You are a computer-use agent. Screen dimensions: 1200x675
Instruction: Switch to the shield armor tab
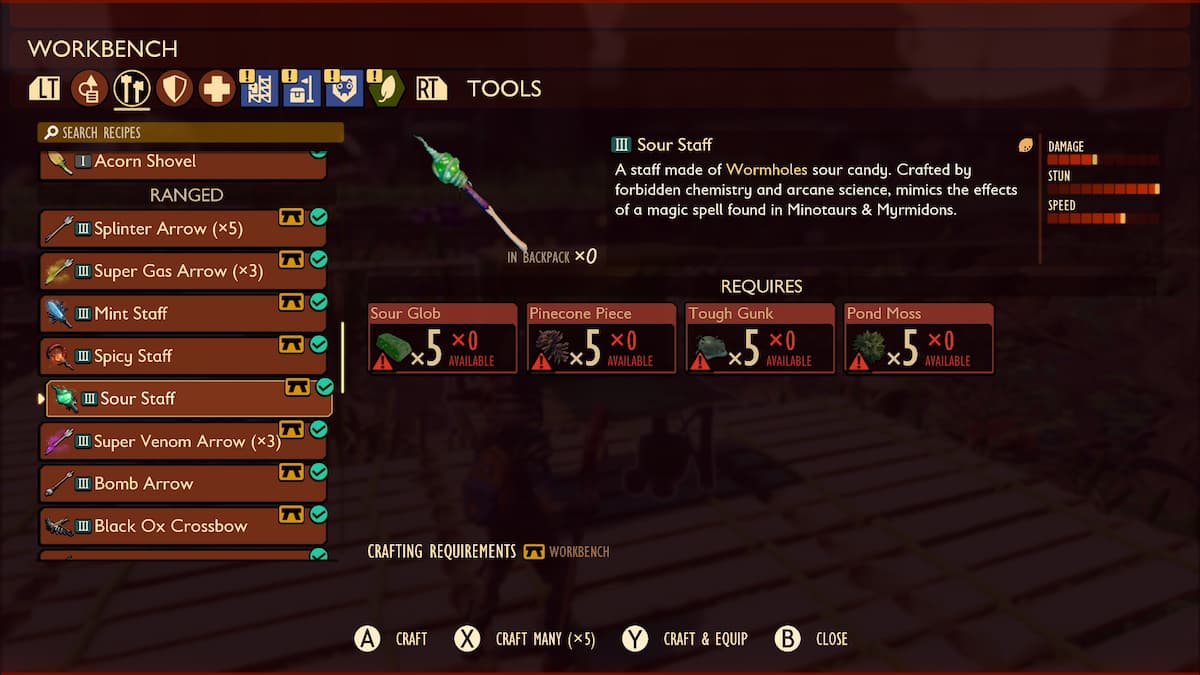pyautogui.click(x=174, y=89)
